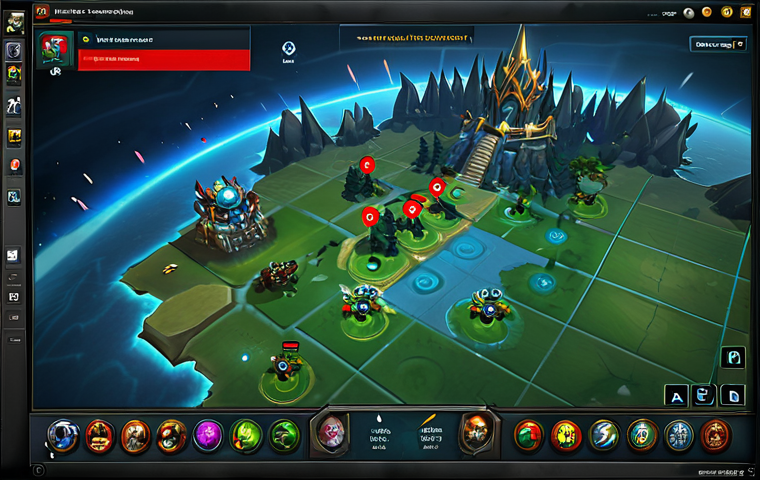Click the orange circle window control button
Image resolution: width=760 pixels, height=480 pixels.
[708, 11]
